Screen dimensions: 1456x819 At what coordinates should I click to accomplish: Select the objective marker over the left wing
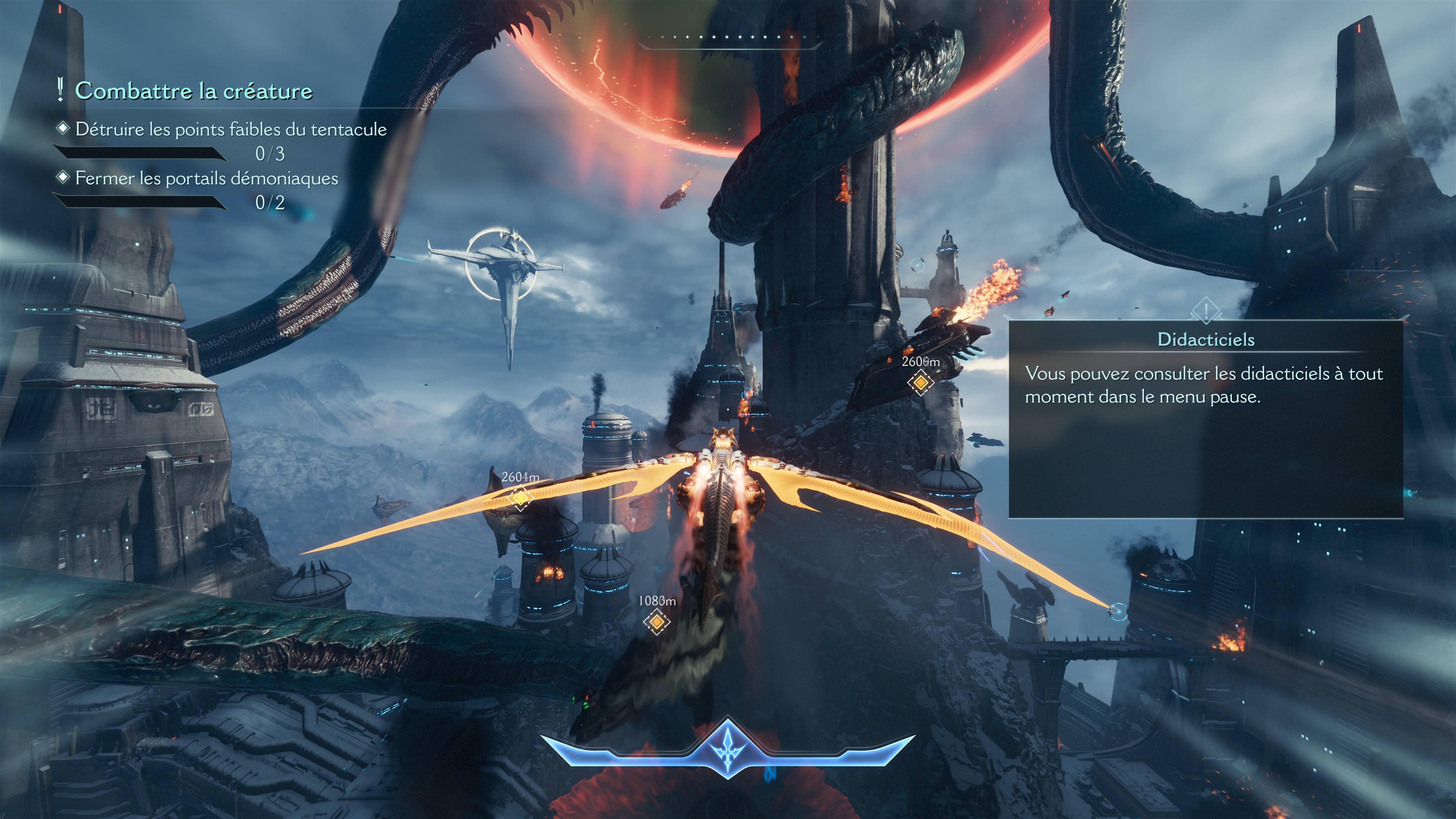click(520, 498)
